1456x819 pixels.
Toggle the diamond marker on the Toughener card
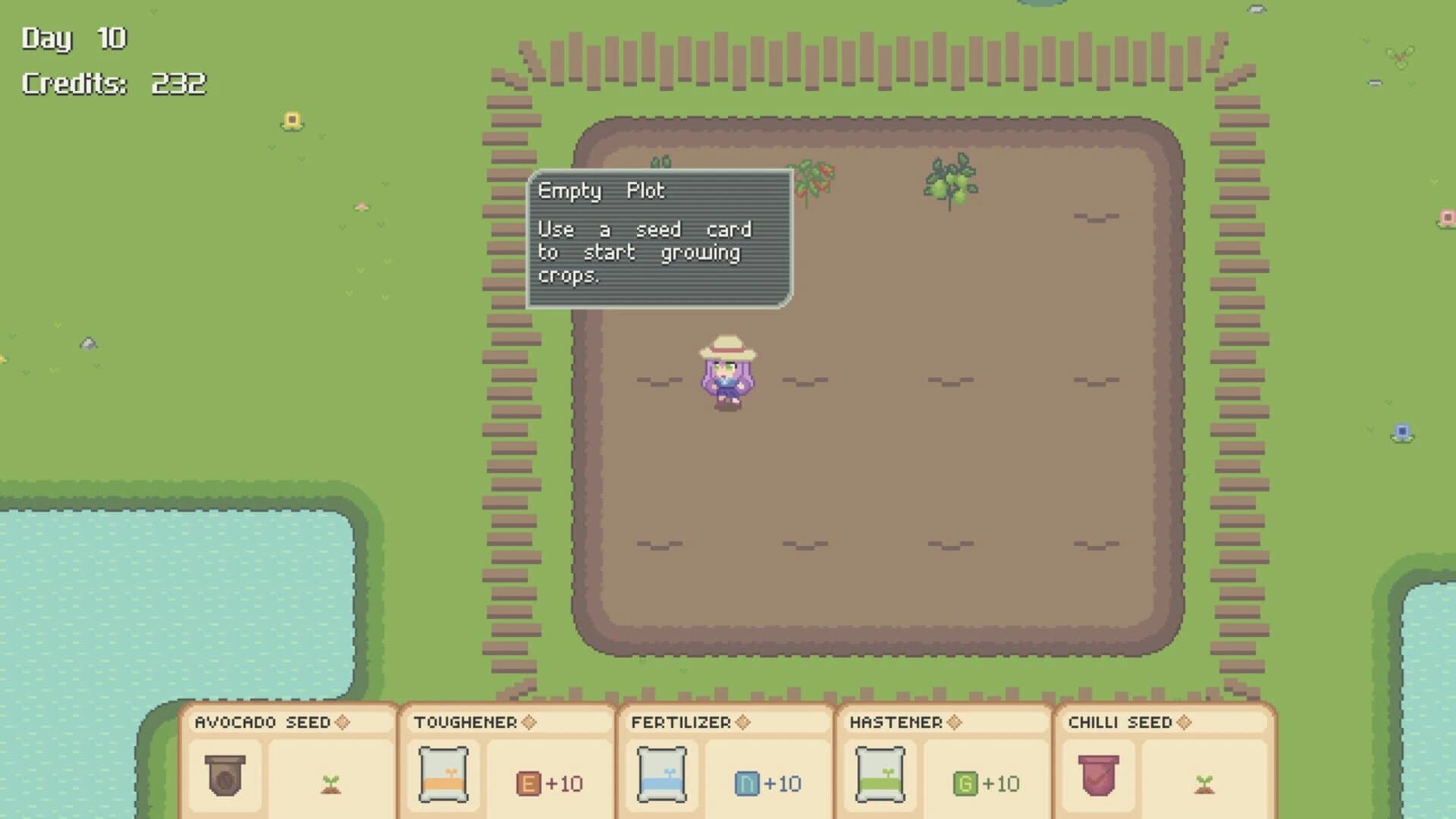point(528,723)
